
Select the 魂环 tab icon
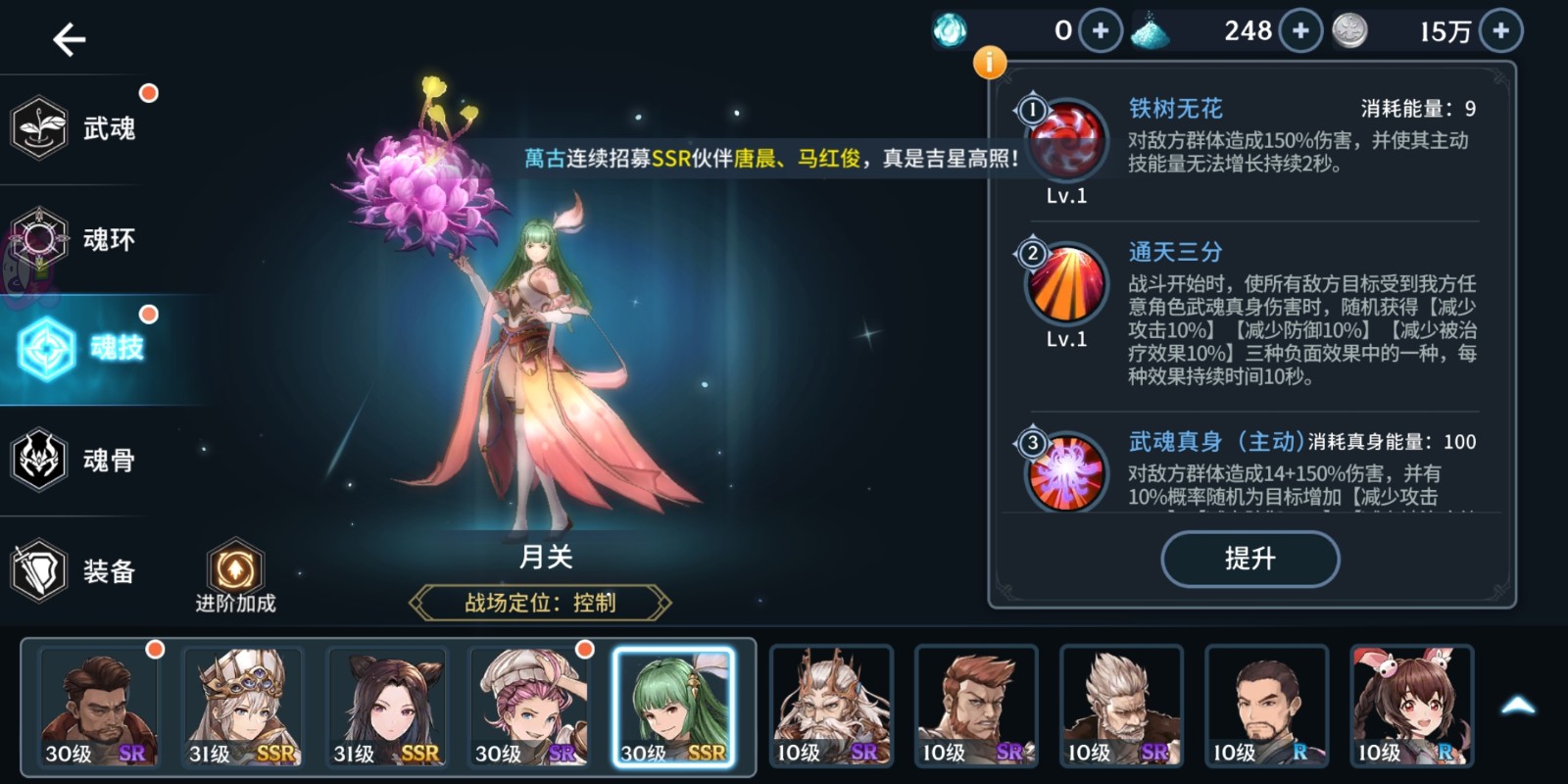click(41, 238)
